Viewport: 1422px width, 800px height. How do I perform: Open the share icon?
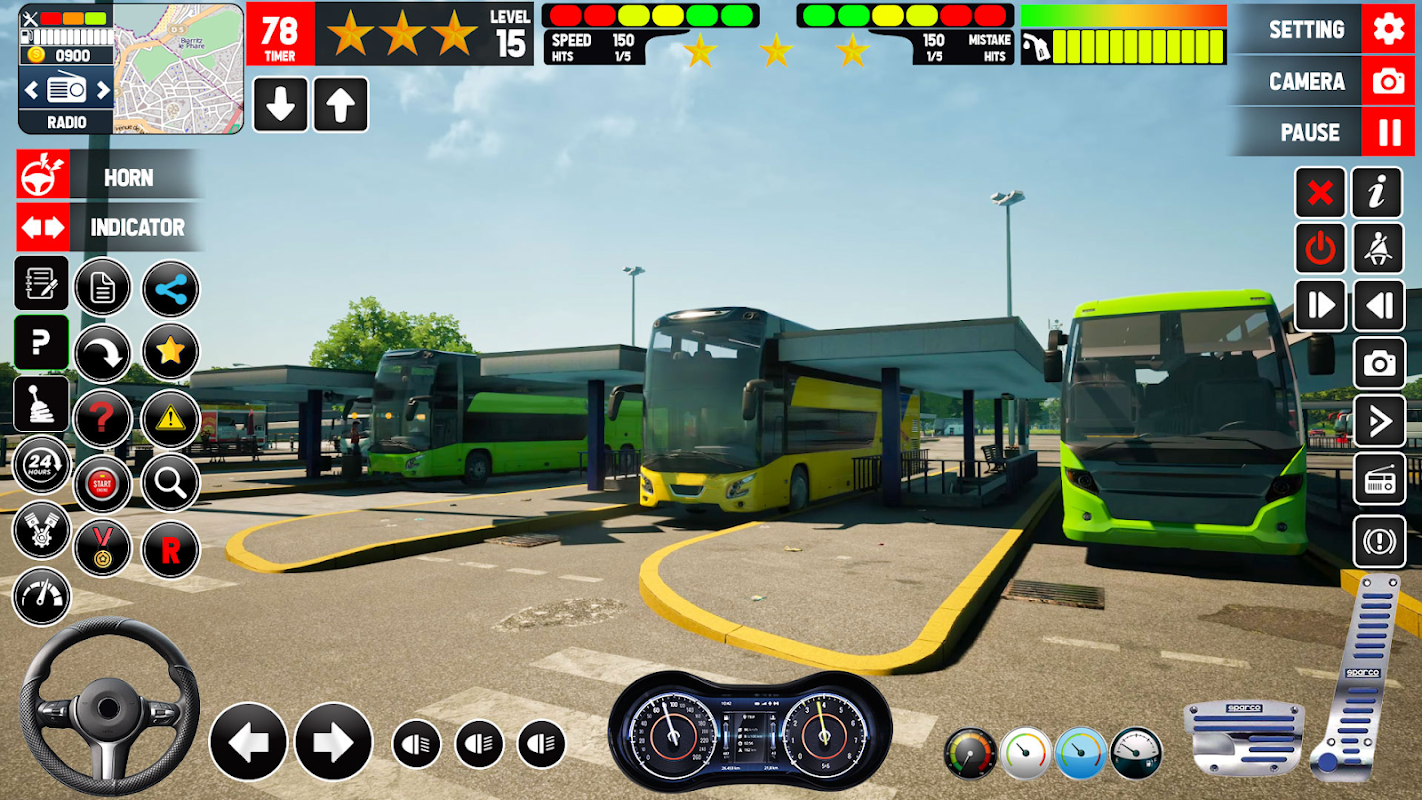171,290
